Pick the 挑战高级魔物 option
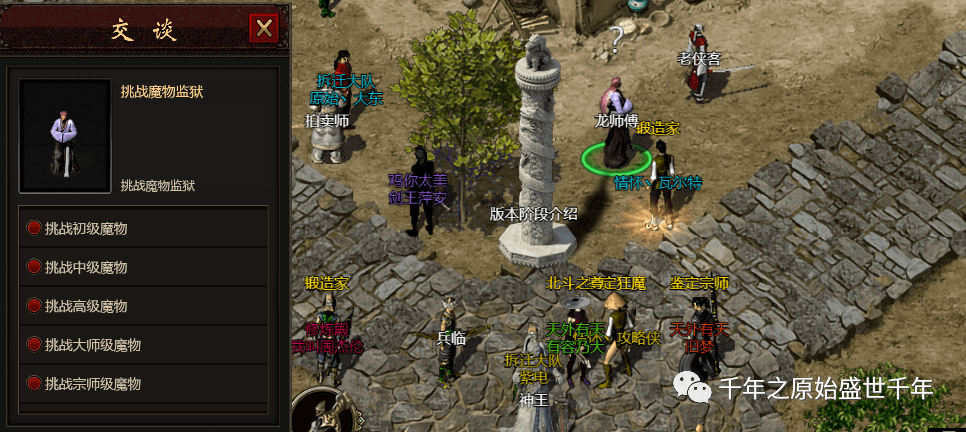Screen dimensions: 966x432 (86, 306)
